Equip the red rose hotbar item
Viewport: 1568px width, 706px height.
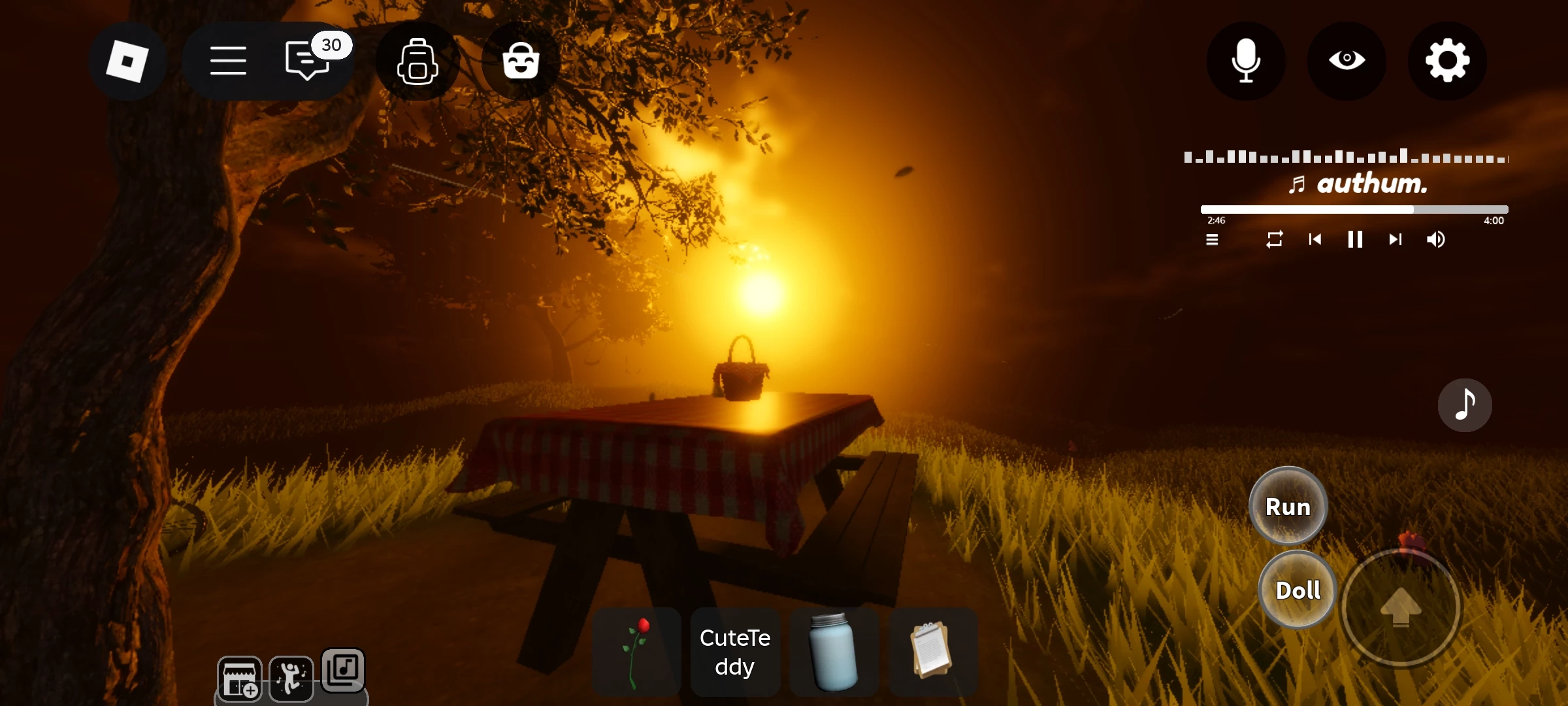(636, 652)
